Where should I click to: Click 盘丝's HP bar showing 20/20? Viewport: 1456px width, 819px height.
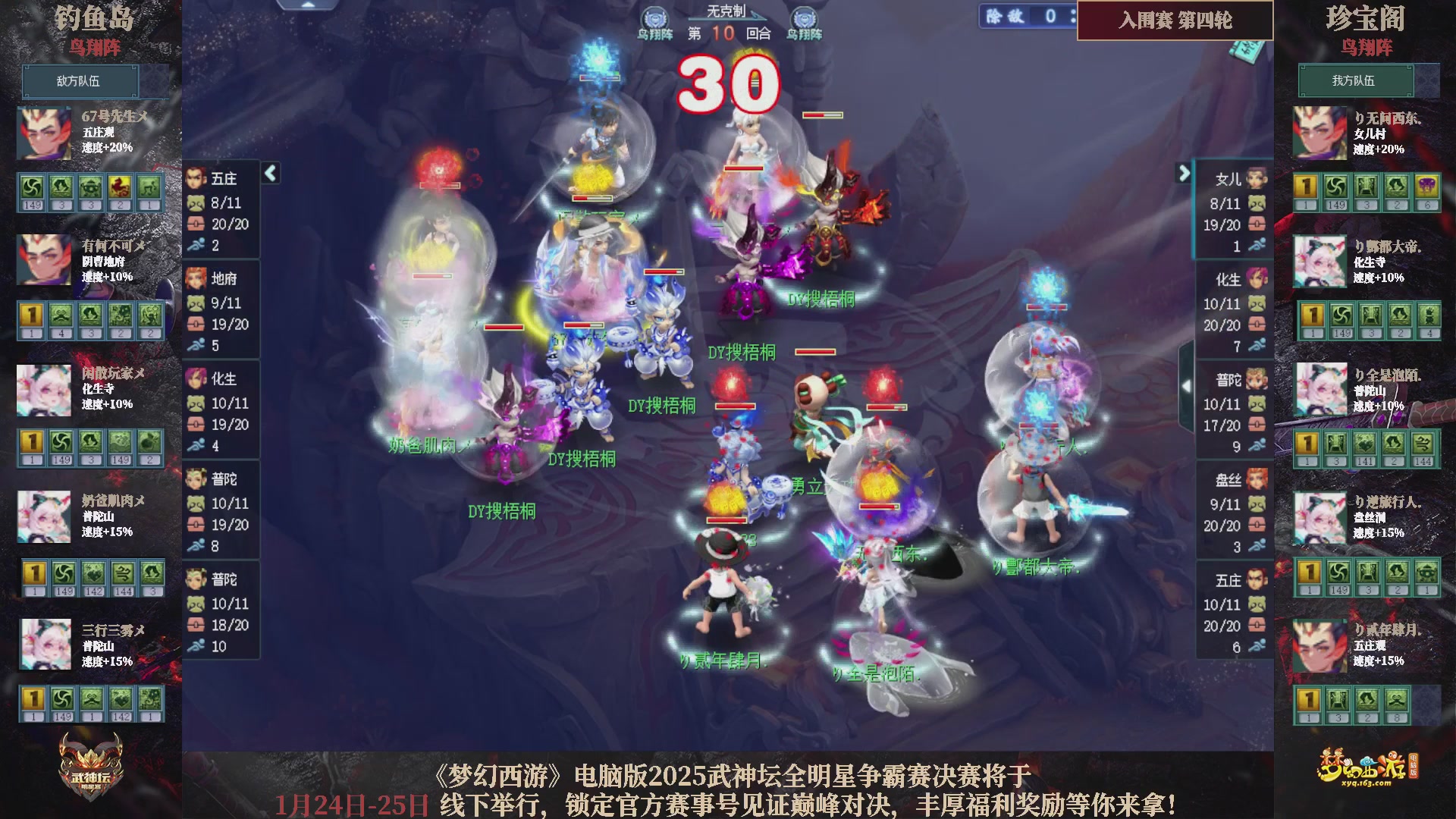[1226, 524]
